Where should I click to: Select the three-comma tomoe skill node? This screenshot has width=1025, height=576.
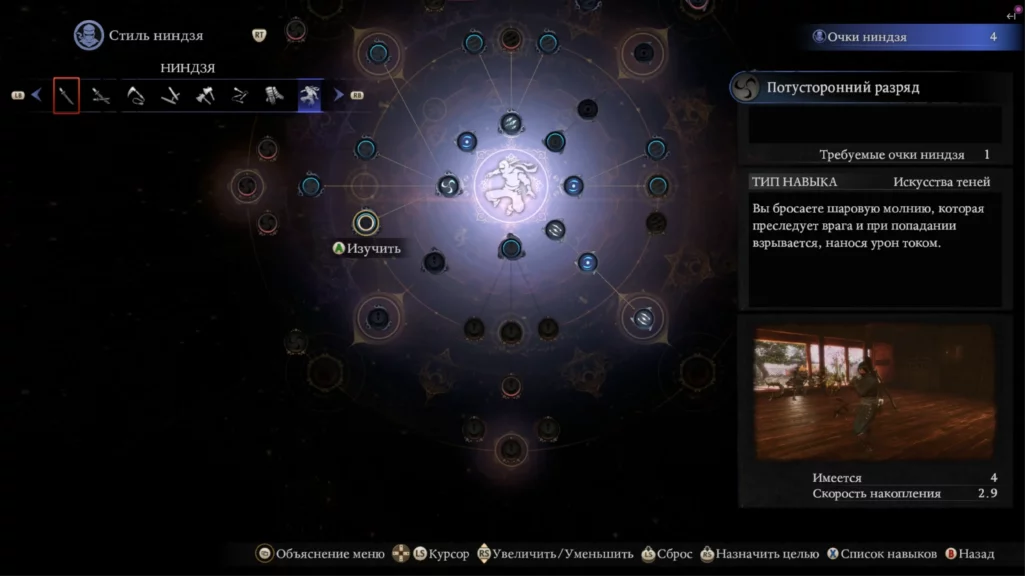point(448,185)
